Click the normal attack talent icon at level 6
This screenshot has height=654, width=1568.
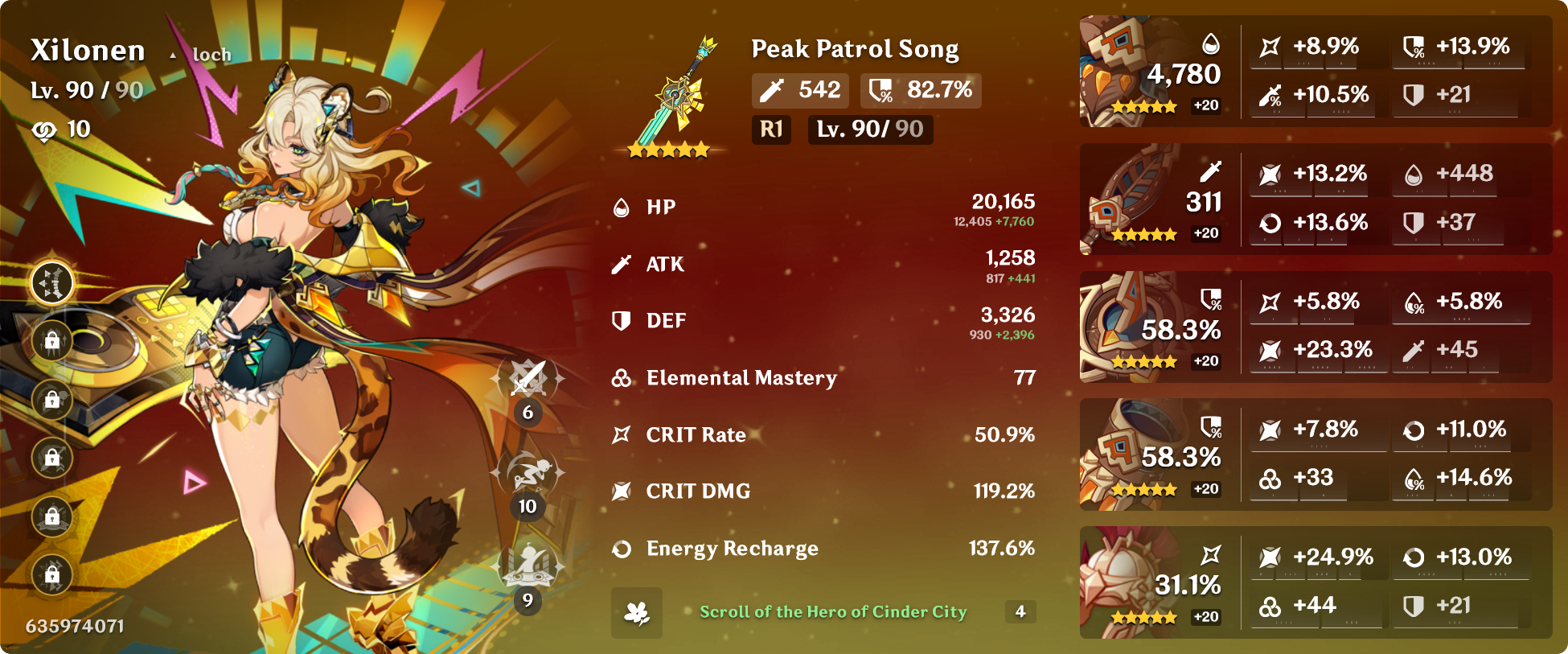pos(527,378)
